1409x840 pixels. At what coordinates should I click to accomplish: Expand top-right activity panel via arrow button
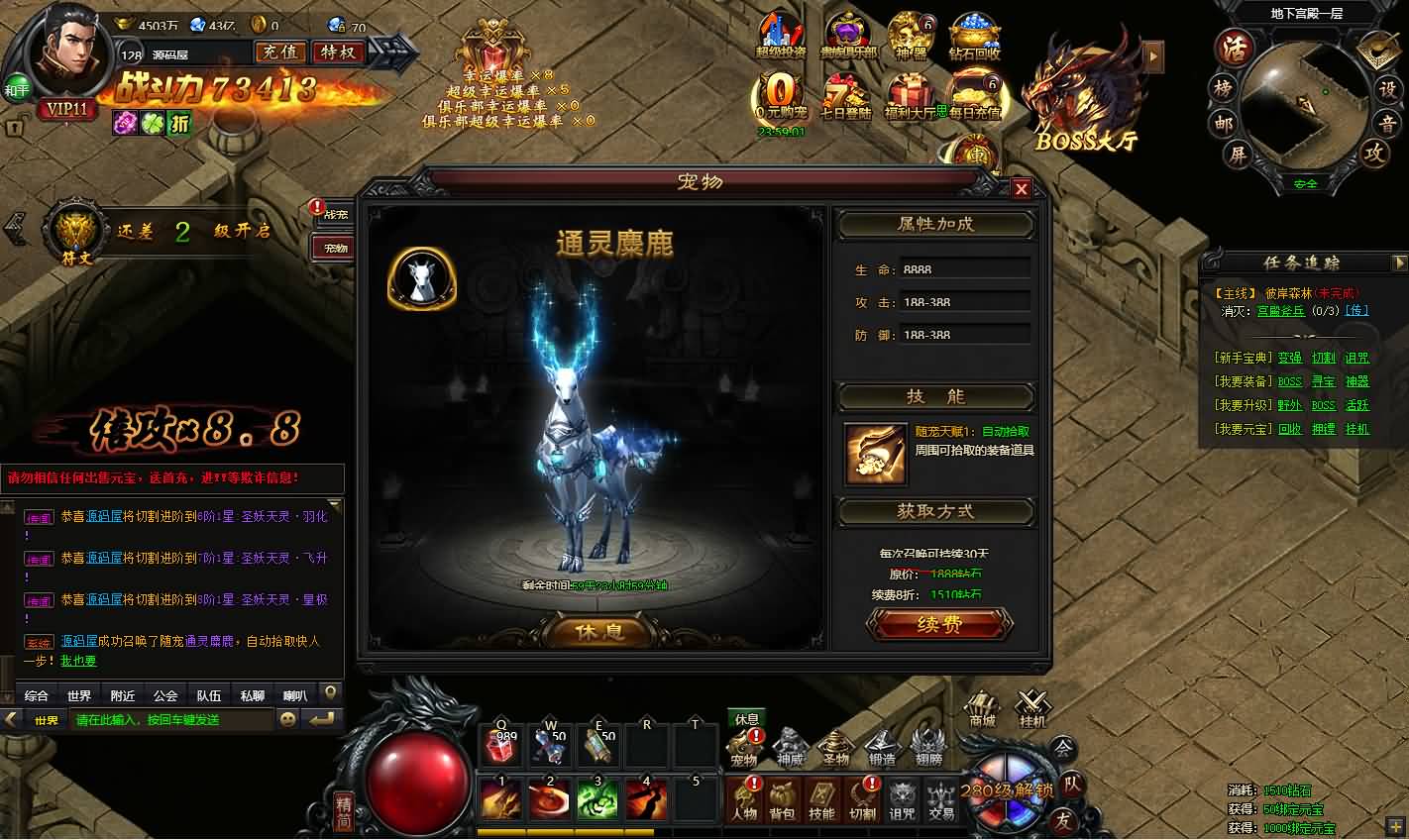click(1152, 57)
